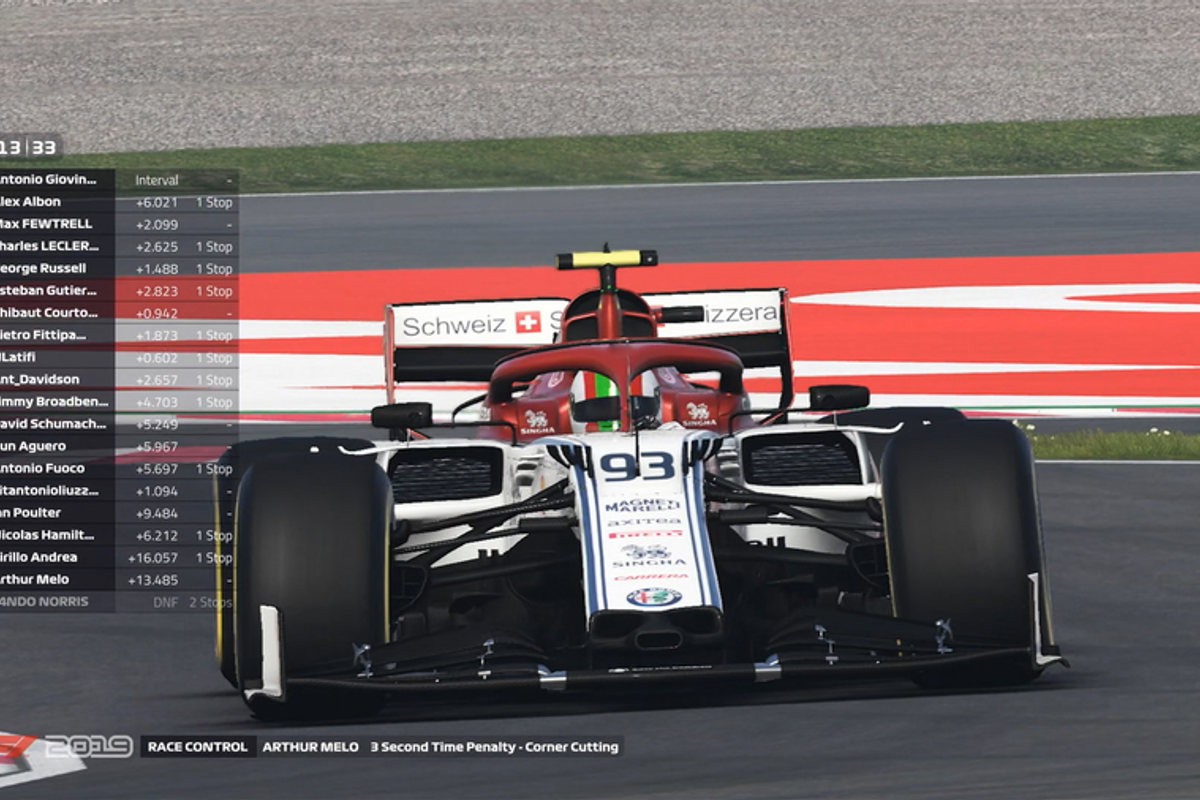Select Charles Leclerc's leaderboard entry
The height and width of the screenshot is (800, 1200).
coord(50,246)
